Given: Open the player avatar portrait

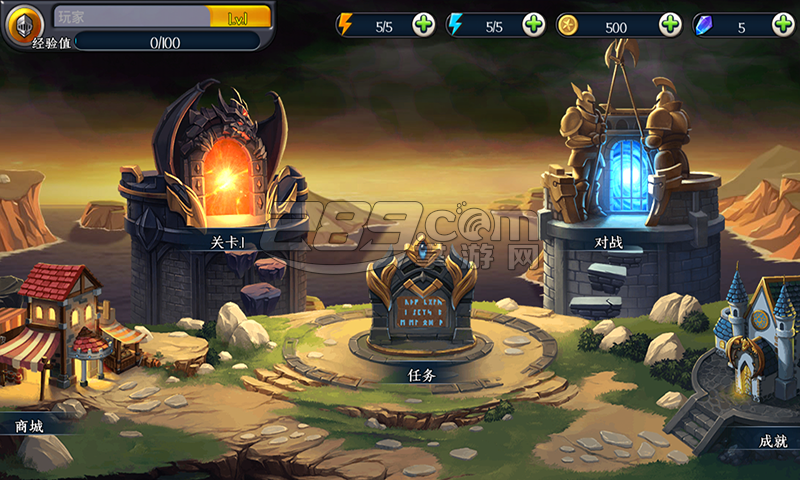Looking at the screenshot, I should pyautogui.click(x=23, y=24).
